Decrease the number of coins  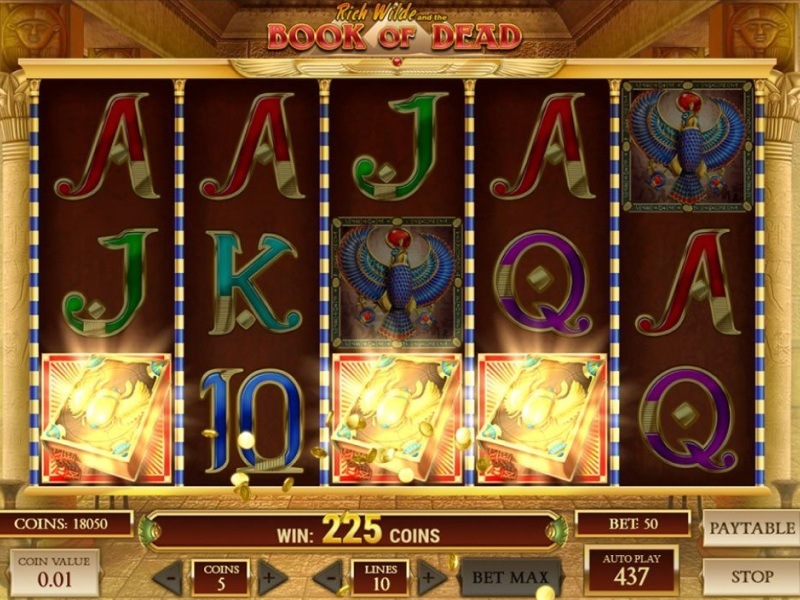(170, 577)
